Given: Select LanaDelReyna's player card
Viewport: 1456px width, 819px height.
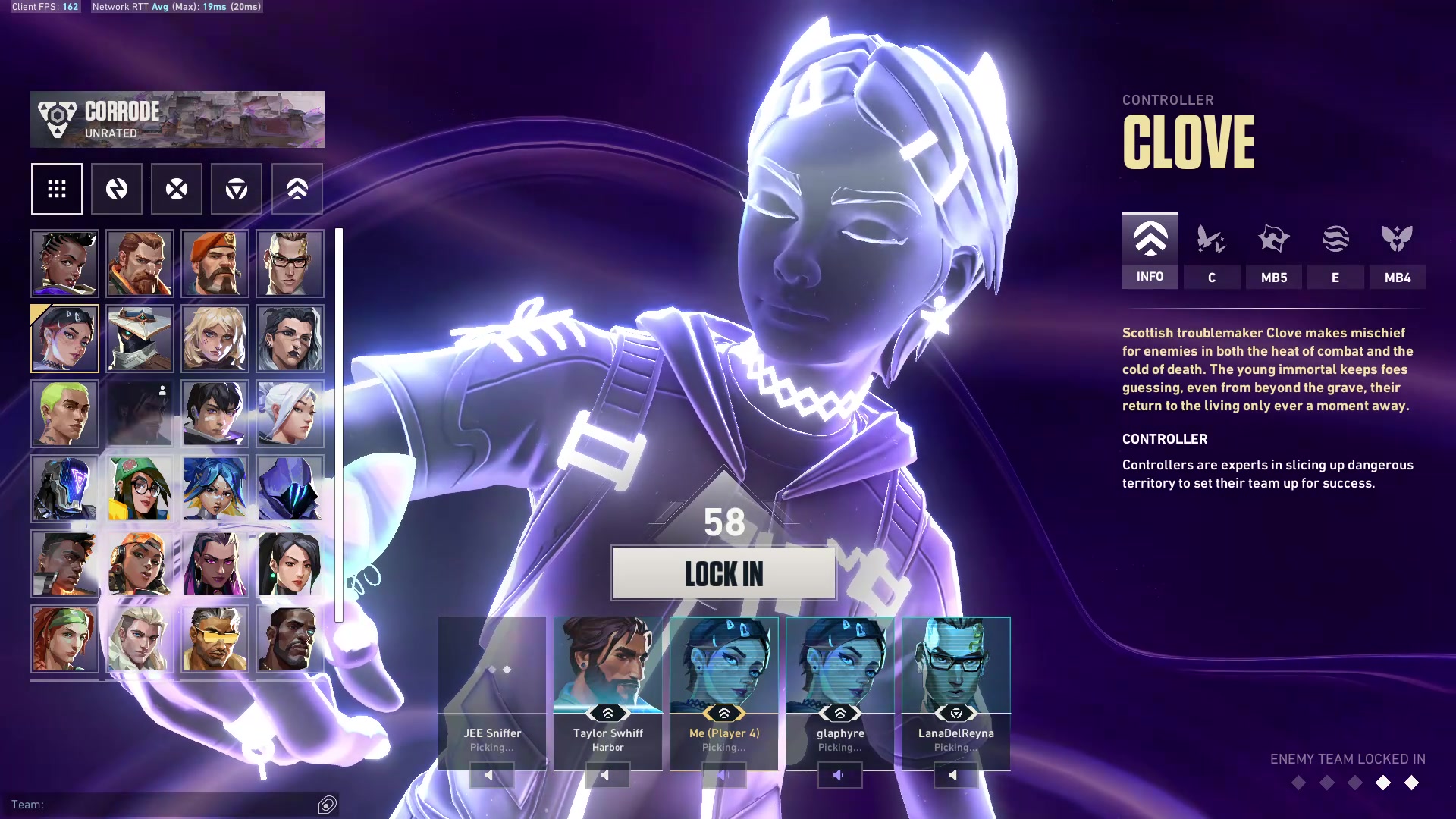Looking at the screenshot, I should [x=955, y=682].
